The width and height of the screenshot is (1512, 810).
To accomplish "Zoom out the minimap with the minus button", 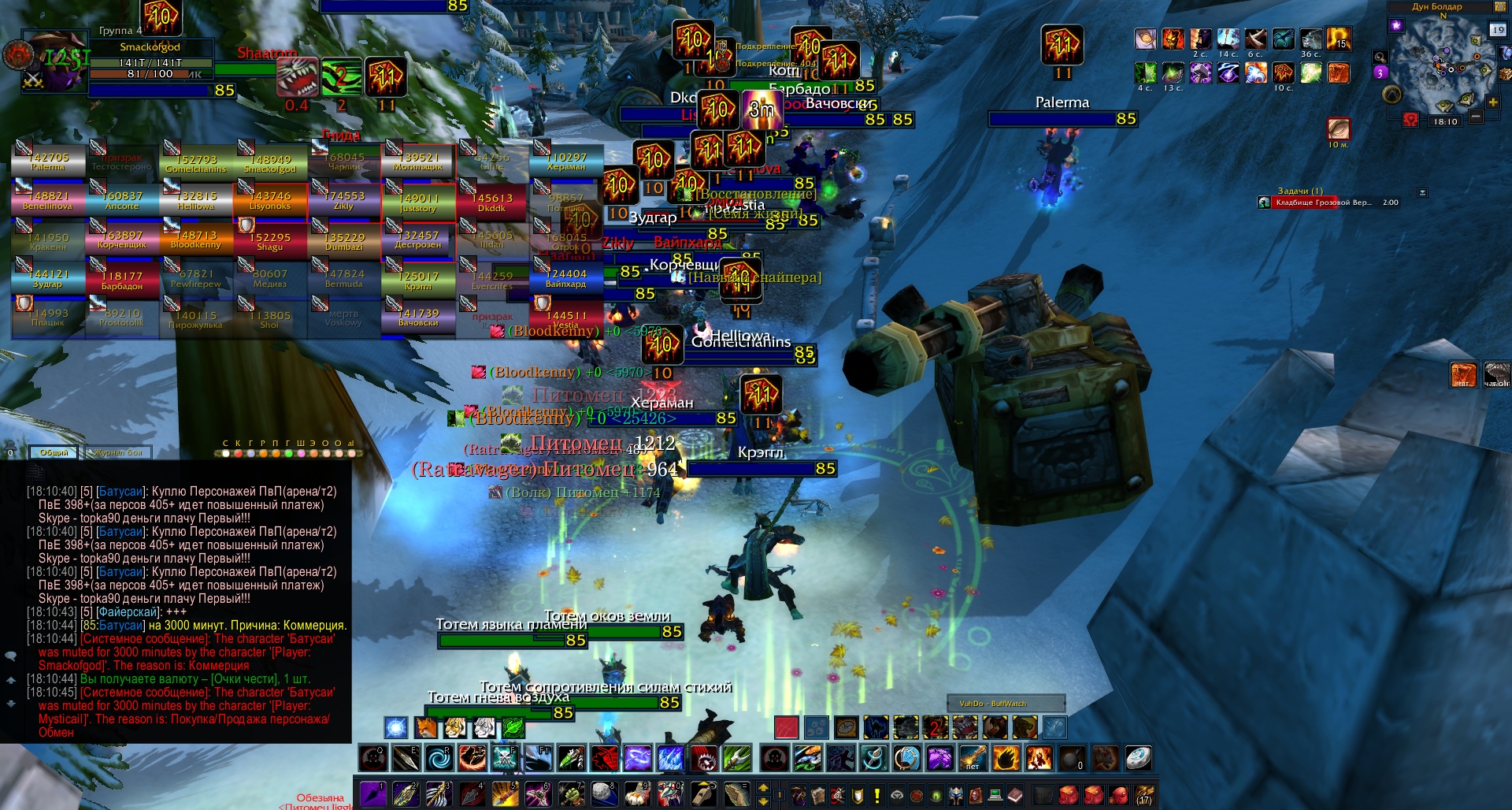I will [x=1476, y=117].
